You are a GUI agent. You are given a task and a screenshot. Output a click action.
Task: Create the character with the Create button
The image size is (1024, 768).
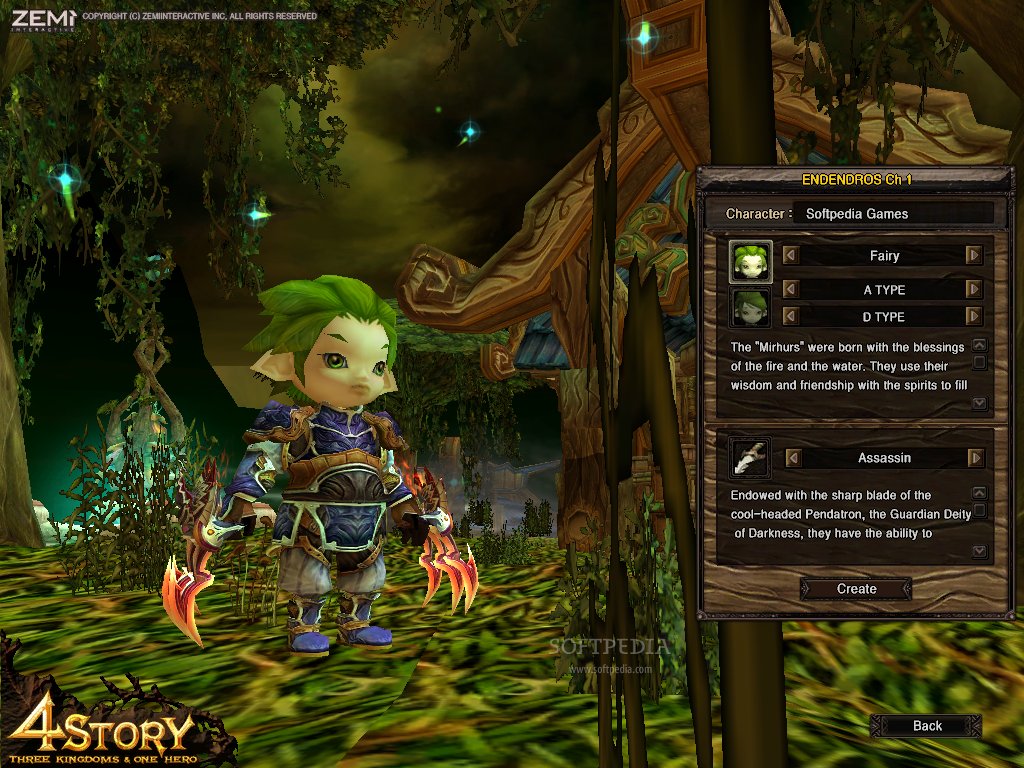pos(856,589)
